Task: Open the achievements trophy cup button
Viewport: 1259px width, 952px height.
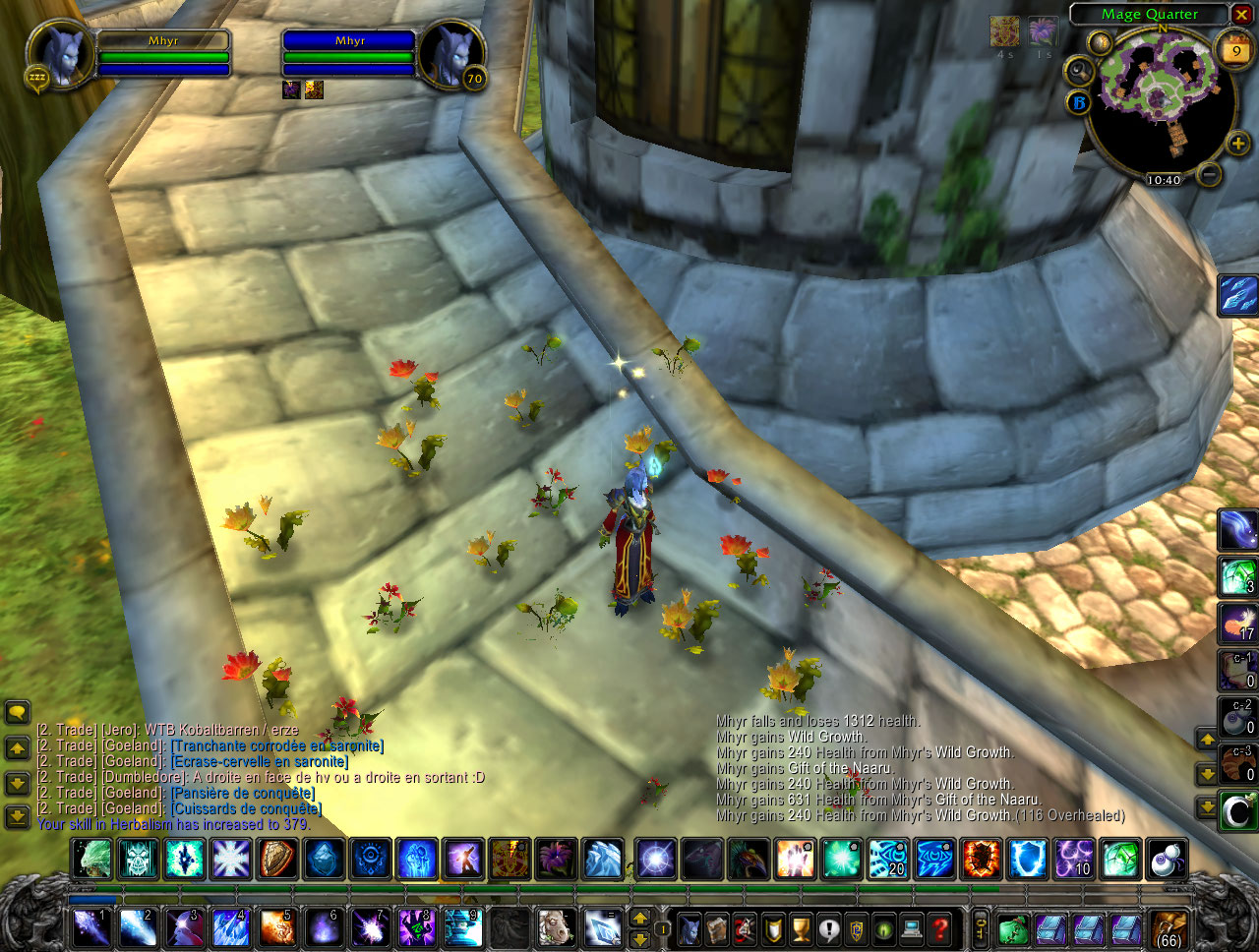Action: click(x=802, y=928)
